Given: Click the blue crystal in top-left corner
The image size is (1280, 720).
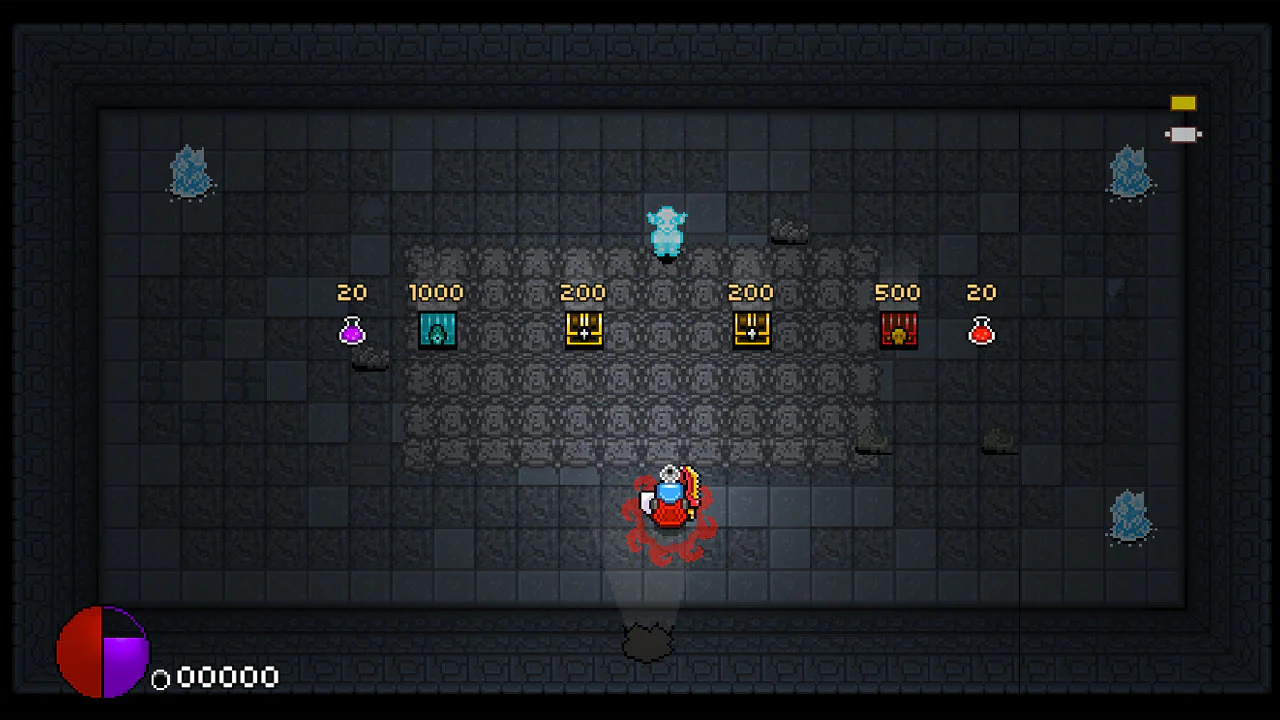Looking at the screenshot, I should [191, 172].
